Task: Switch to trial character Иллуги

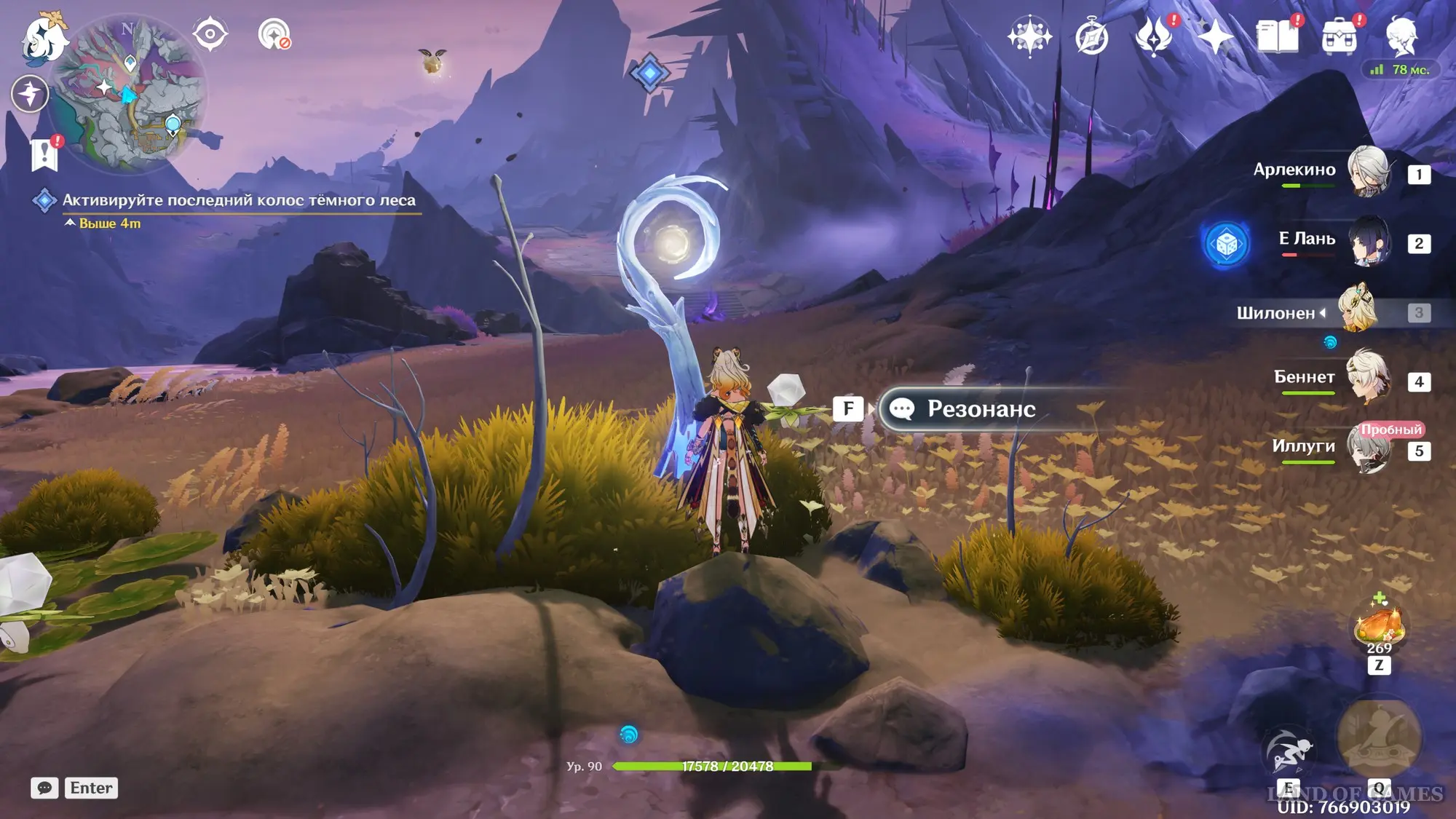Action: (x=1368, y=448)
